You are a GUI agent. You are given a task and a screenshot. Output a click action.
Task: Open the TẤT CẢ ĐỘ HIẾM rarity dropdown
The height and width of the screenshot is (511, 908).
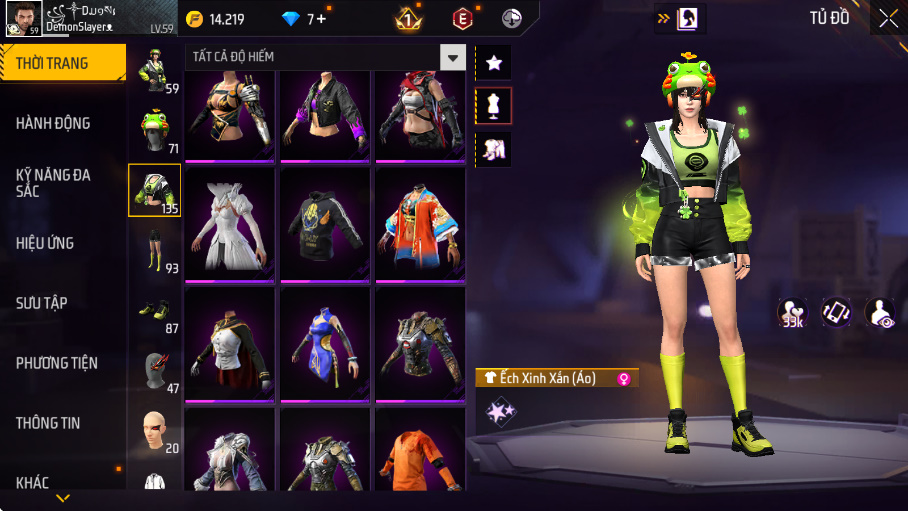point(454,57)
